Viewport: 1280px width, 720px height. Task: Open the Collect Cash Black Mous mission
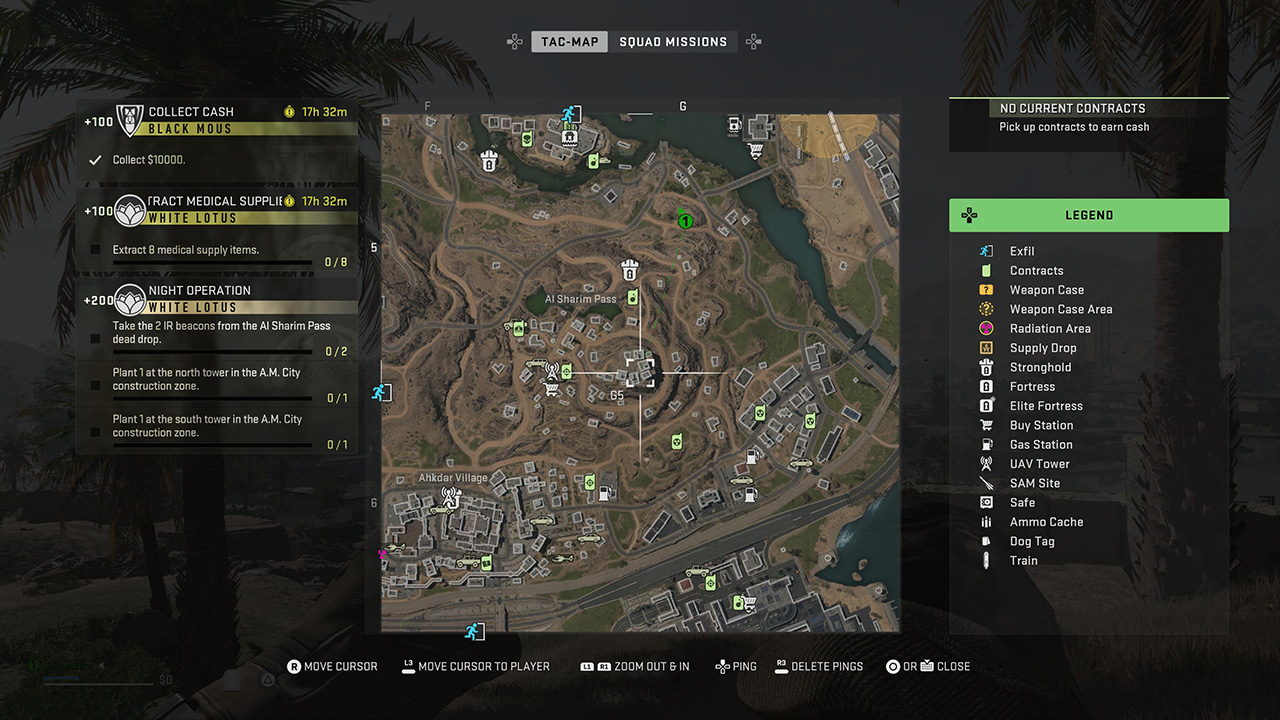click(x=218, y=120)
